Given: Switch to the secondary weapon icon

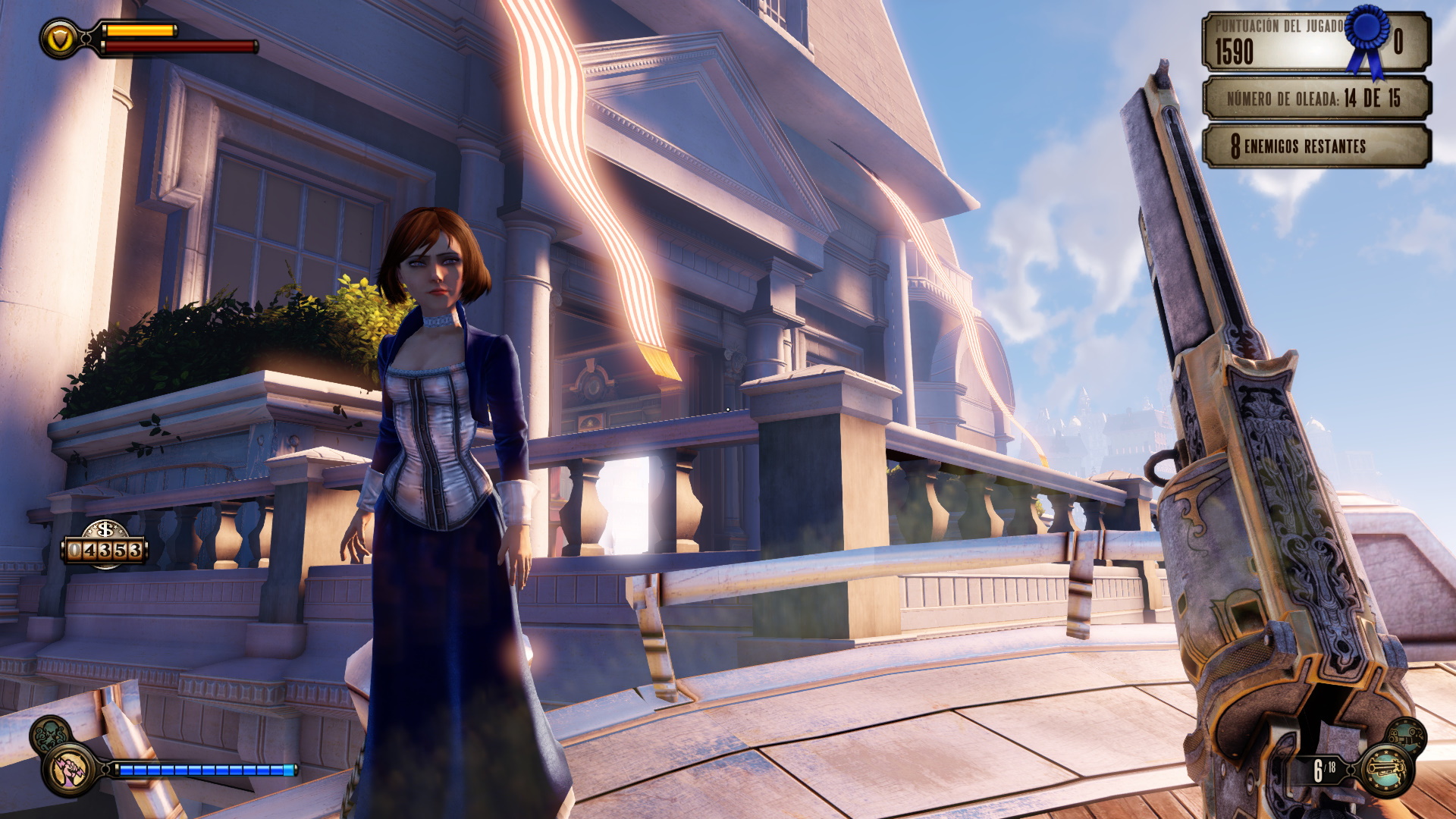Looking at the screenshot, I should pos(1407,736).
